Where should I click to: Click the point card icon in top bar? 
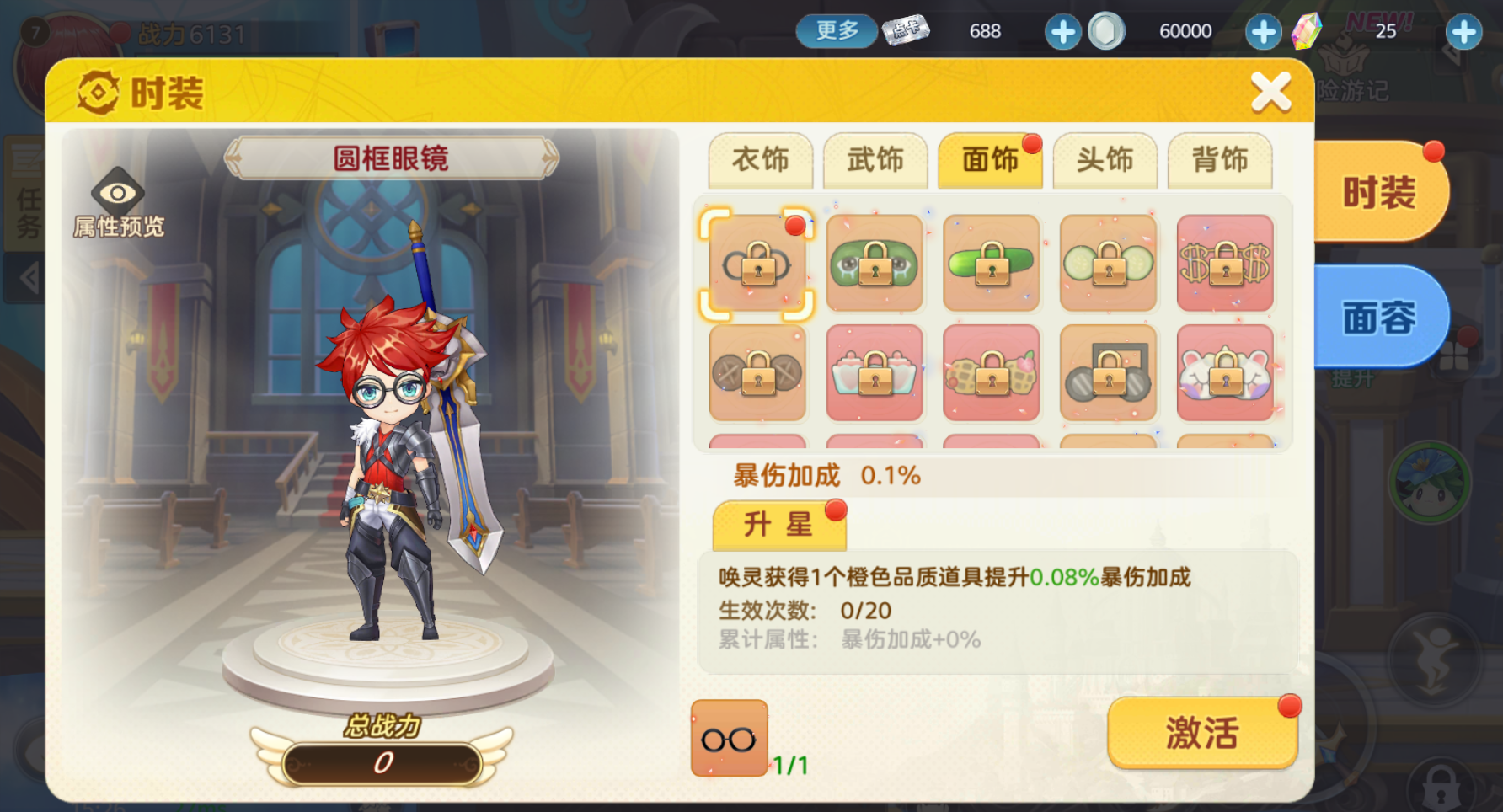coord(906,31)
